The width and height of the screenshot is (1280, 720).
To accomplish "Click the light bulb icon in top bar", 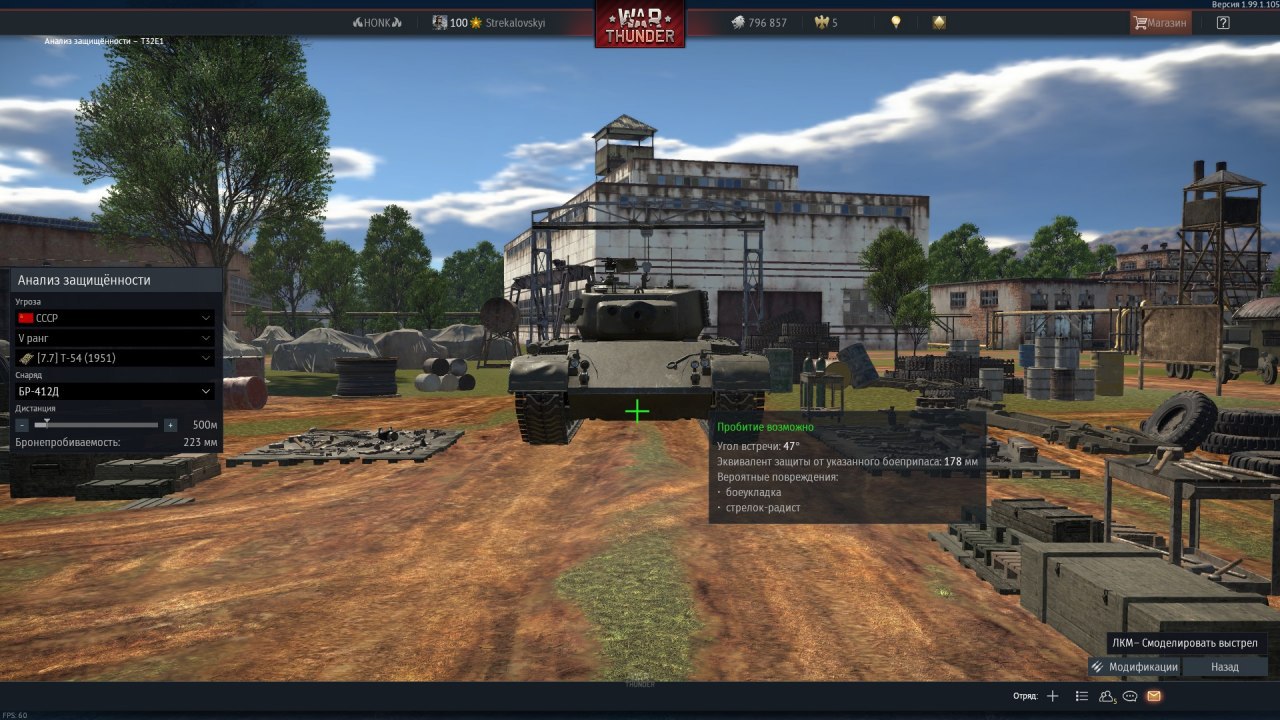I will (897, 23).
